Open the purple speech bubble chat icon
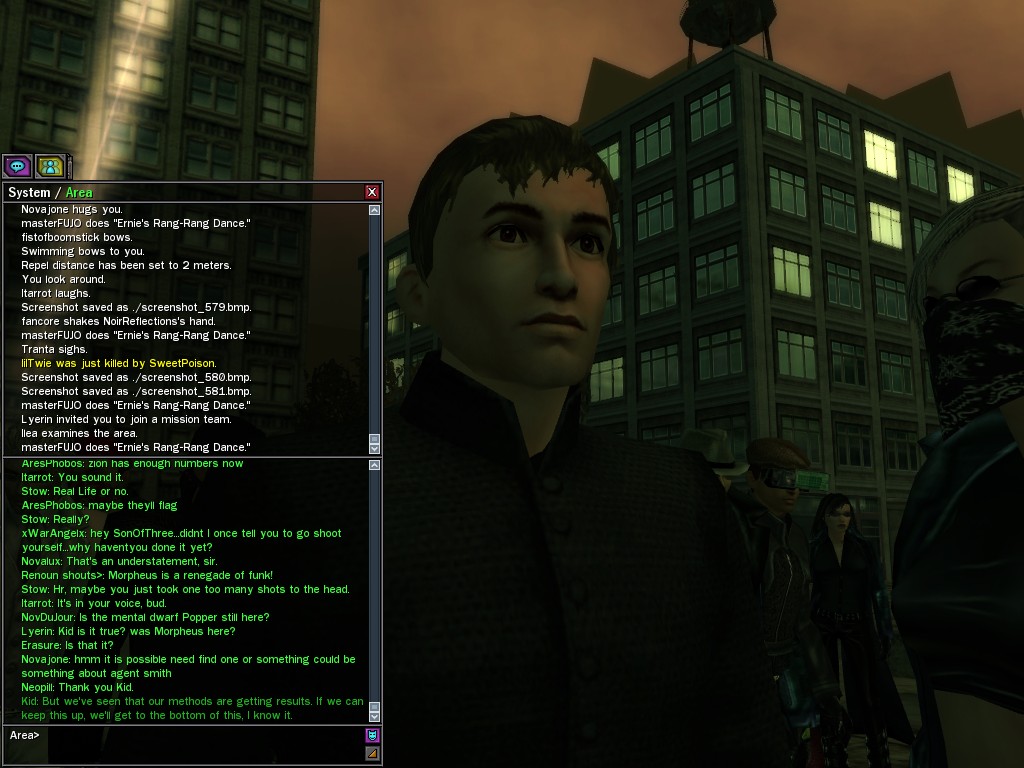The image size is (1024, 768). pos(17,166)
